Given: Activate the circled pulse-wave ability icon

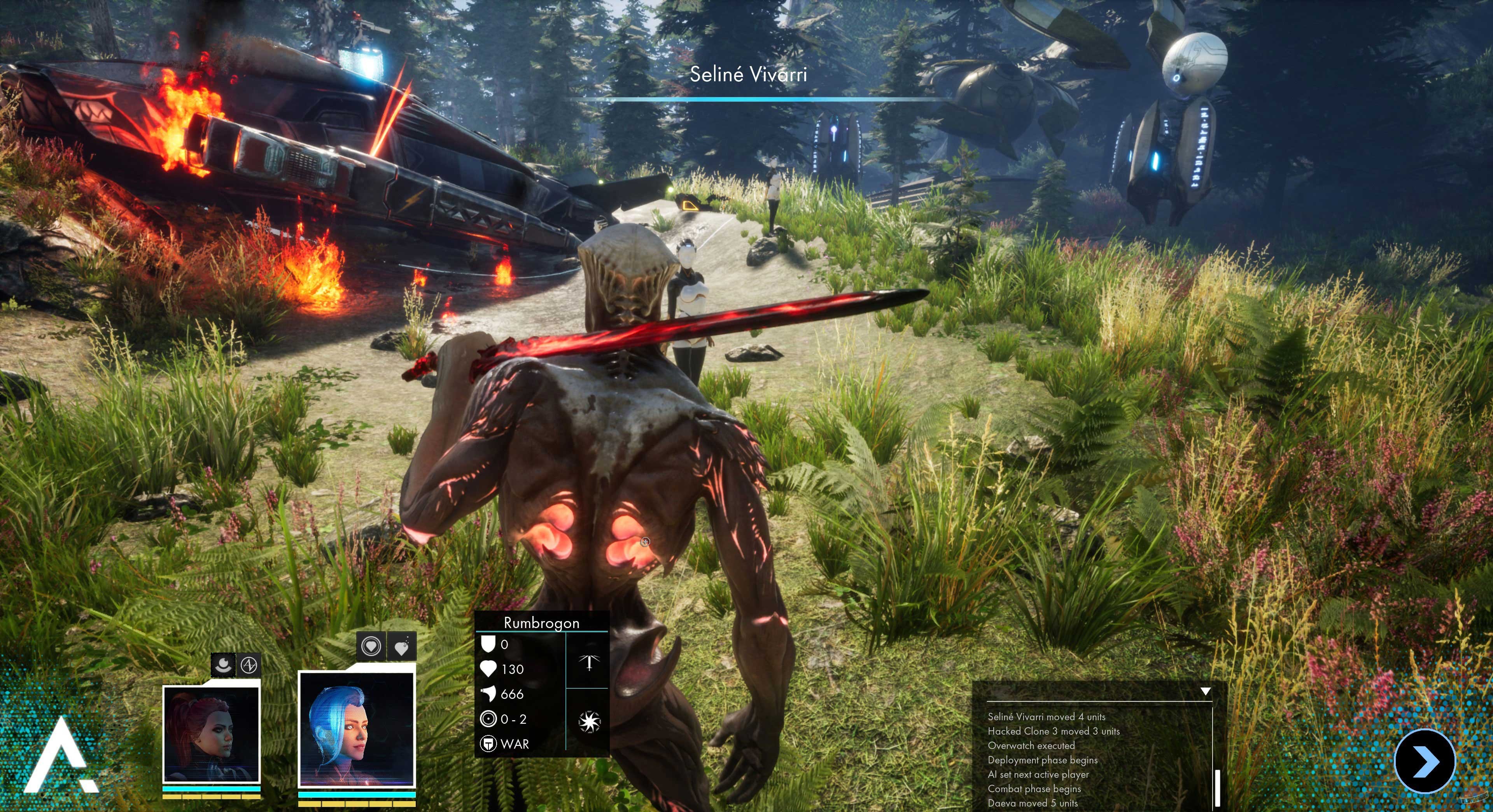Looking at the screenshot, I should point(249,665).
